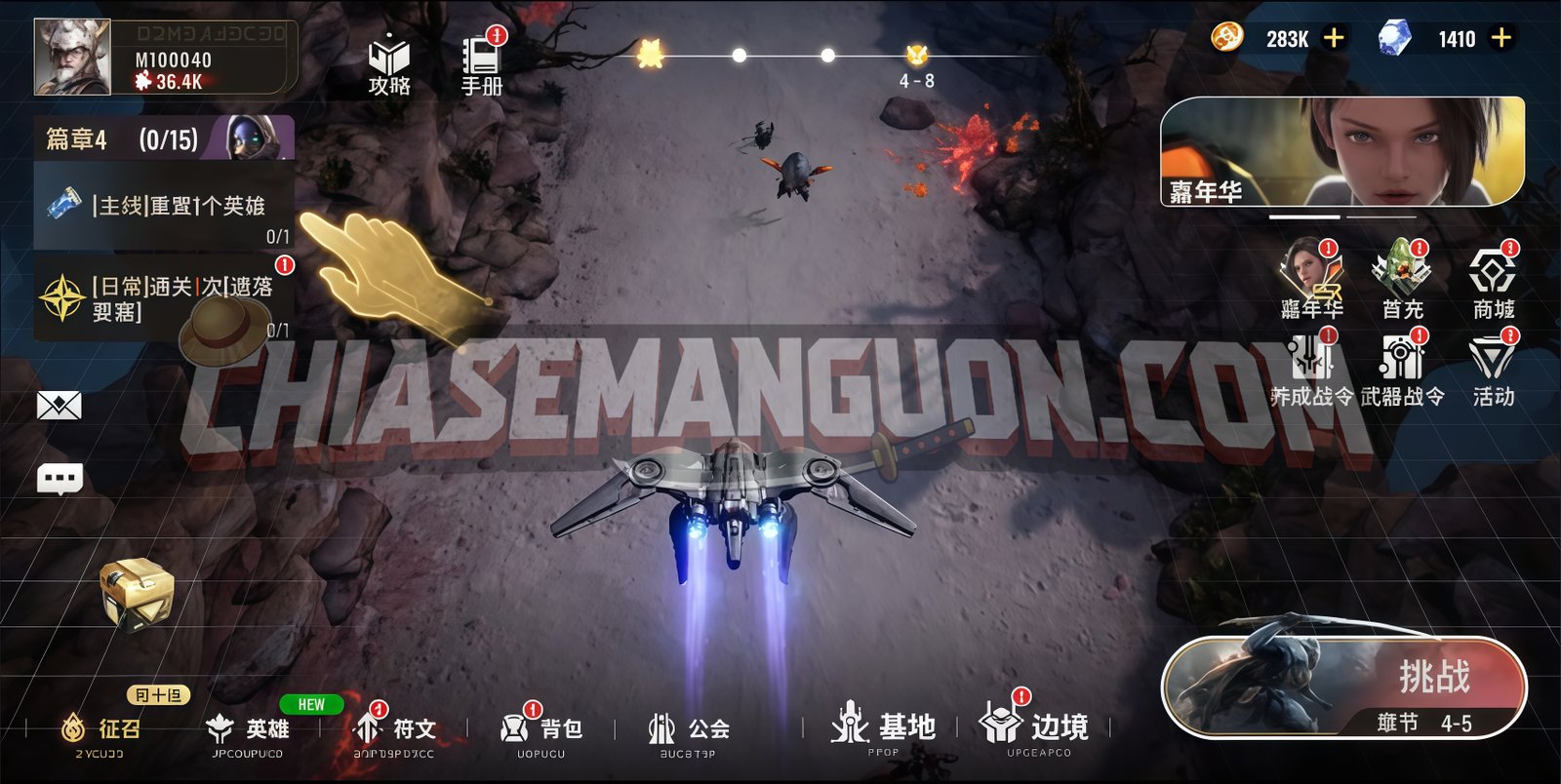Add more gold coins with plus button
The height and width of the screenshot is (784, 1561).
1333,38
